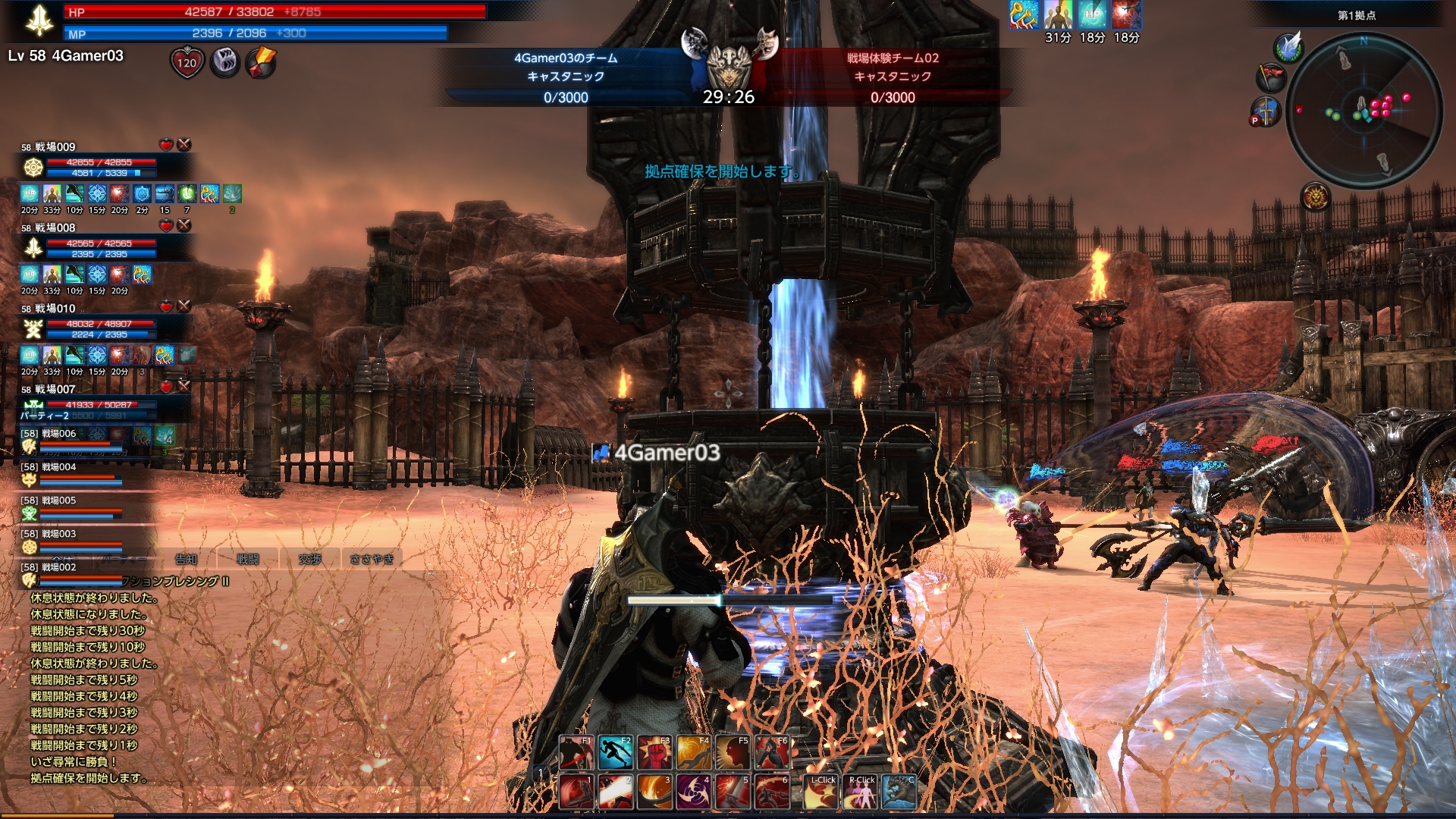Open the sword and blue banner icon
This screenshot has width=1456, height=819.
click(1265, 112)
